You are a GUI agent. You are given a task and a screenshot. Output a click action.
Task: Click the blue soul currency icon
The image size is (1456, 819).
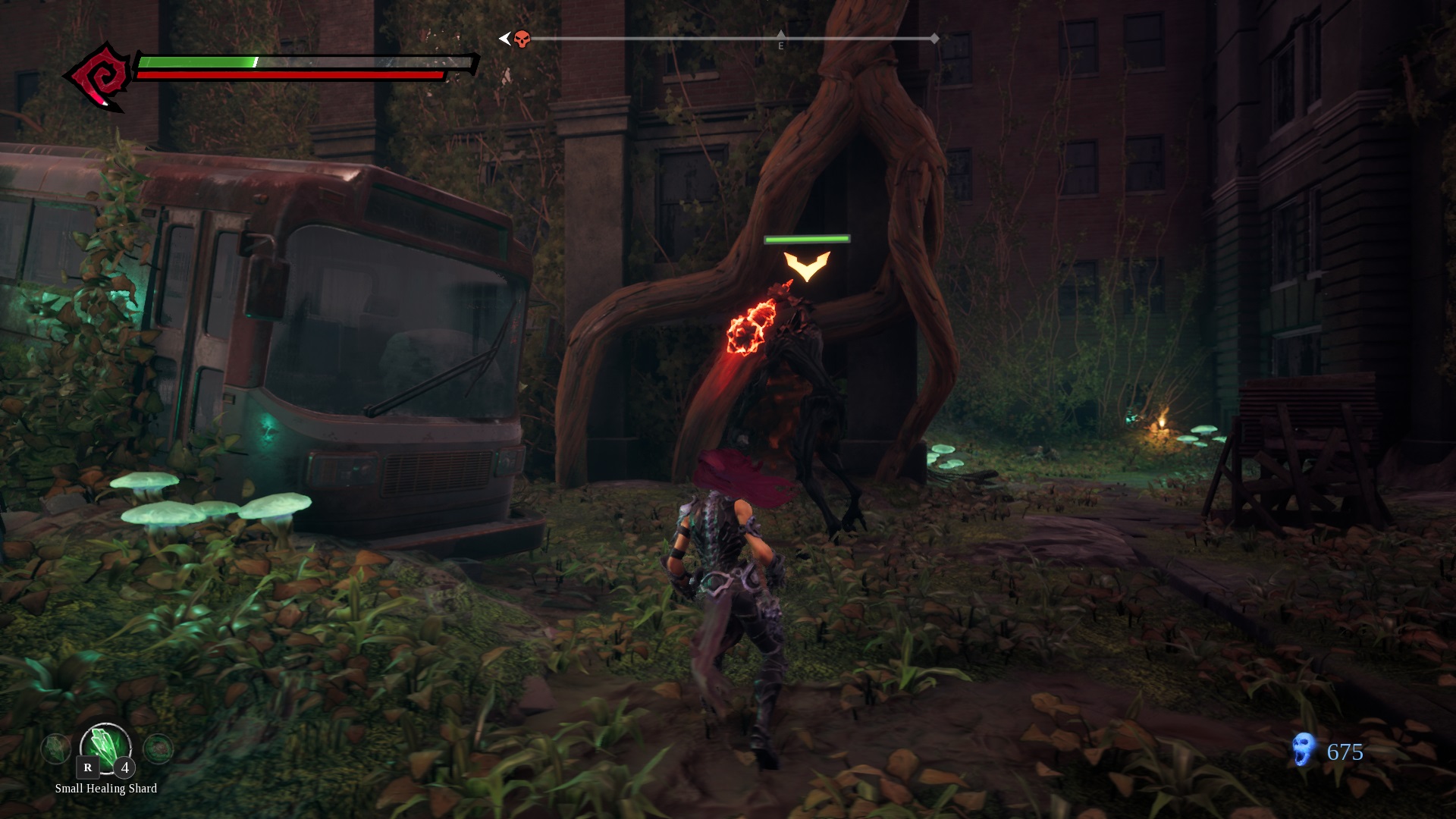[1303, 750]
